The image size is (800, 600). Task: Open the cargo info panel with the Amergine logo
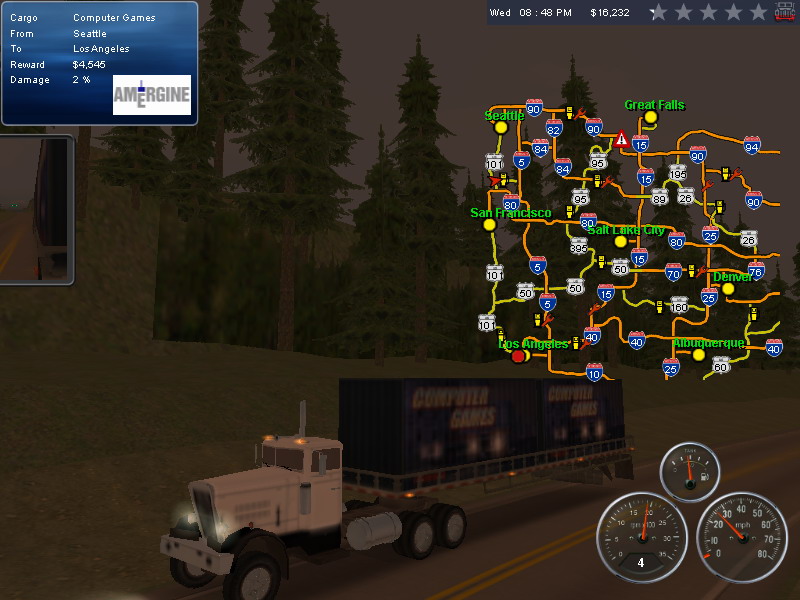click(x=99, y=63)
